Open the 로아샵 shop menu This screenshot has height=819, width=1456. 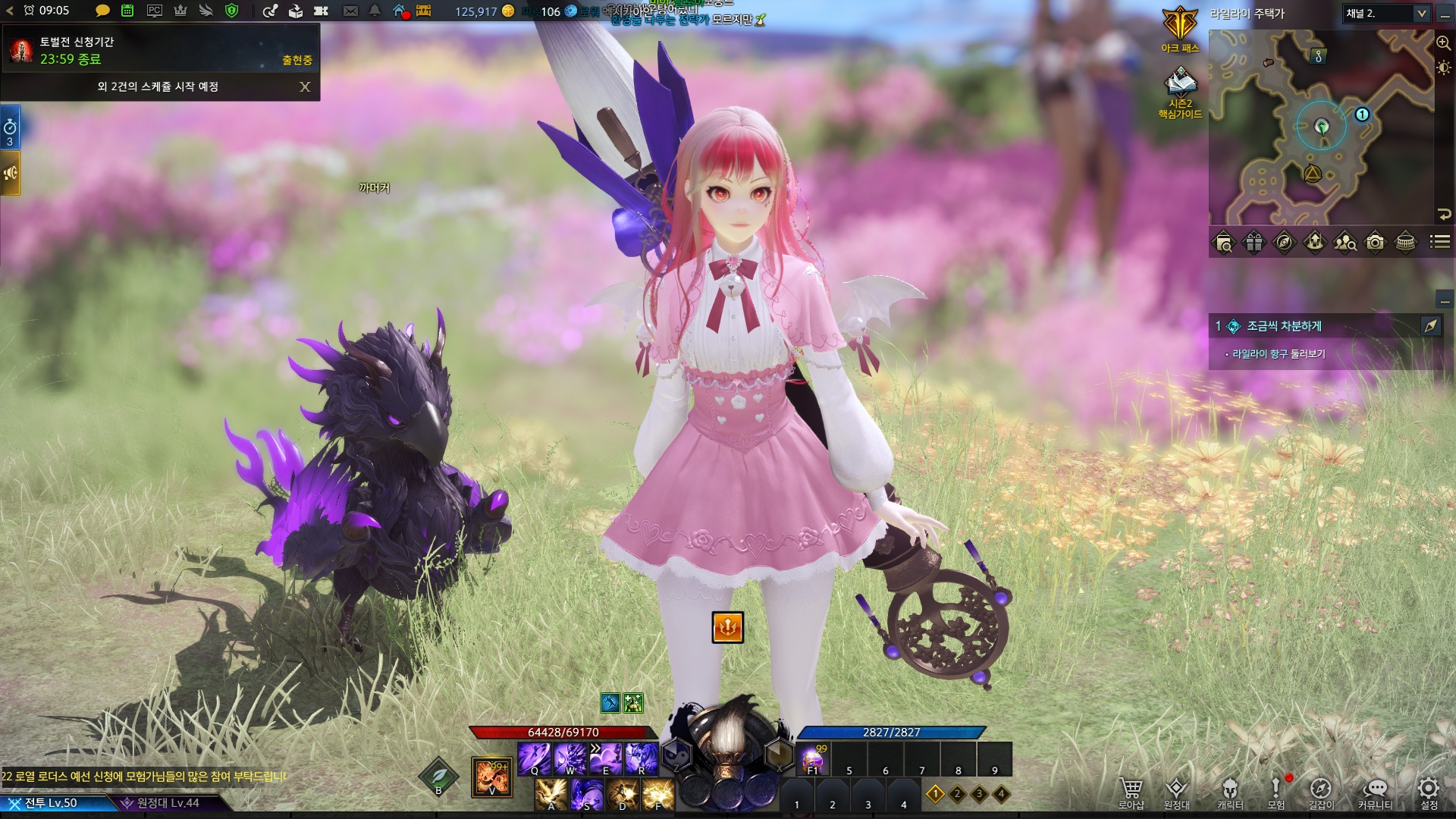(1131, 792)
